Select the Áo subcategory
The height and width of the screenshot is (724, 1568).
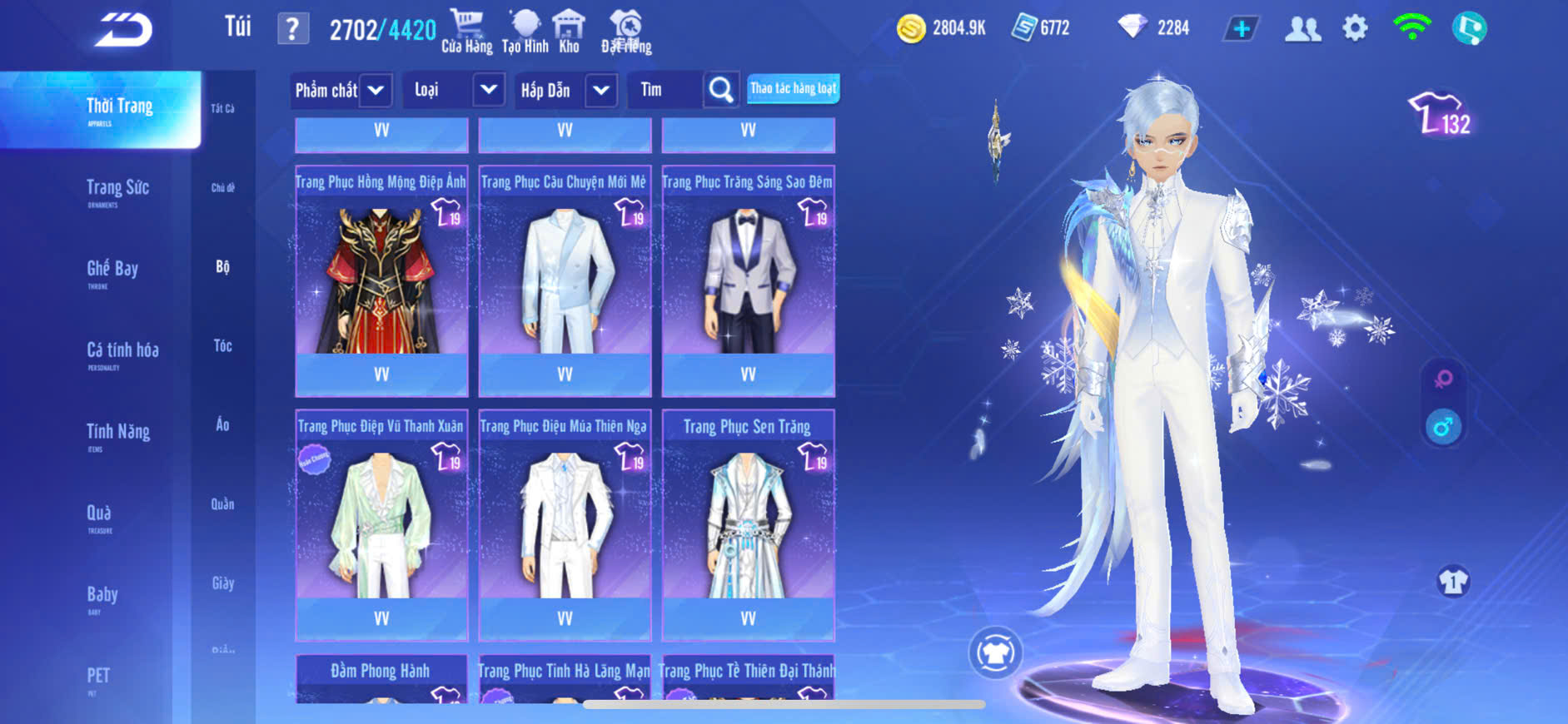pos(222,424)
